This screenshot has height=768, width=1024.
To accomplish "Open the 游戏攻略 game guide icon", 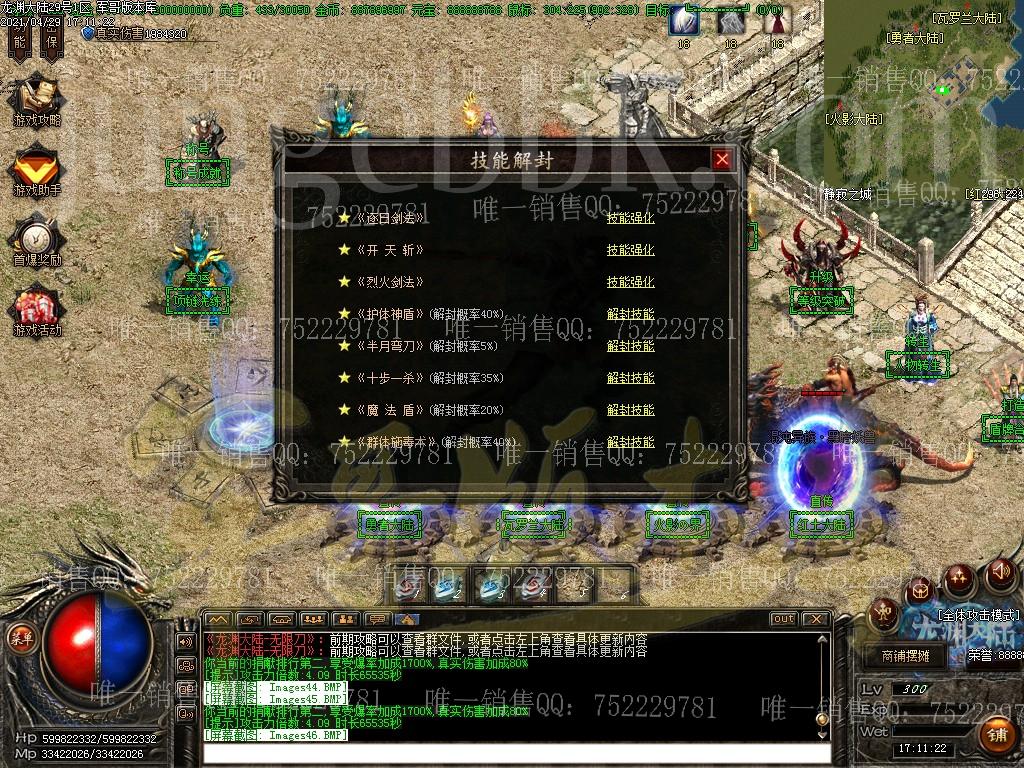I will point(36,101).
